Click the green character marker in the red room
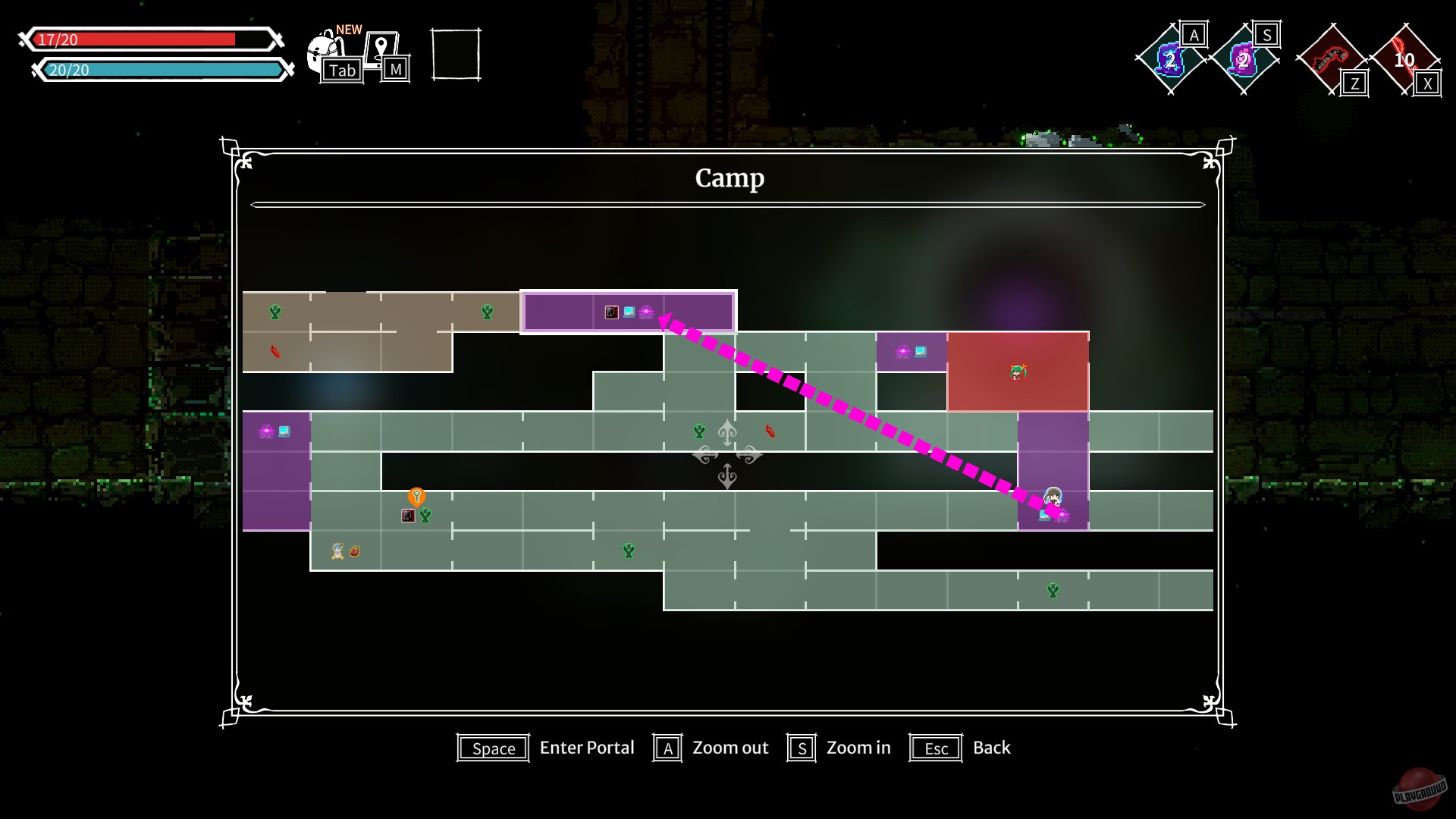Image resolution: width=1456 pixels, height=819 pixels. pos(1019,372)
